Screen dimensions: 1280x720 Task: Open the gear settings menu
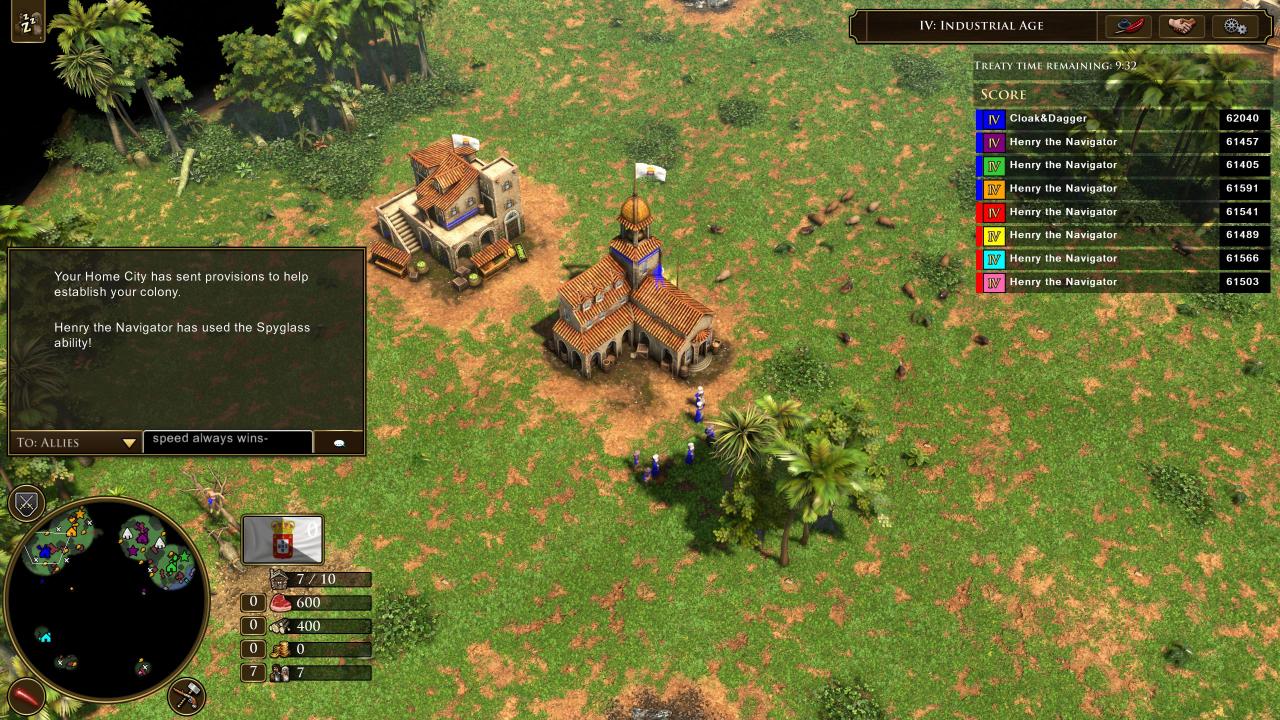click(1234, 26)
